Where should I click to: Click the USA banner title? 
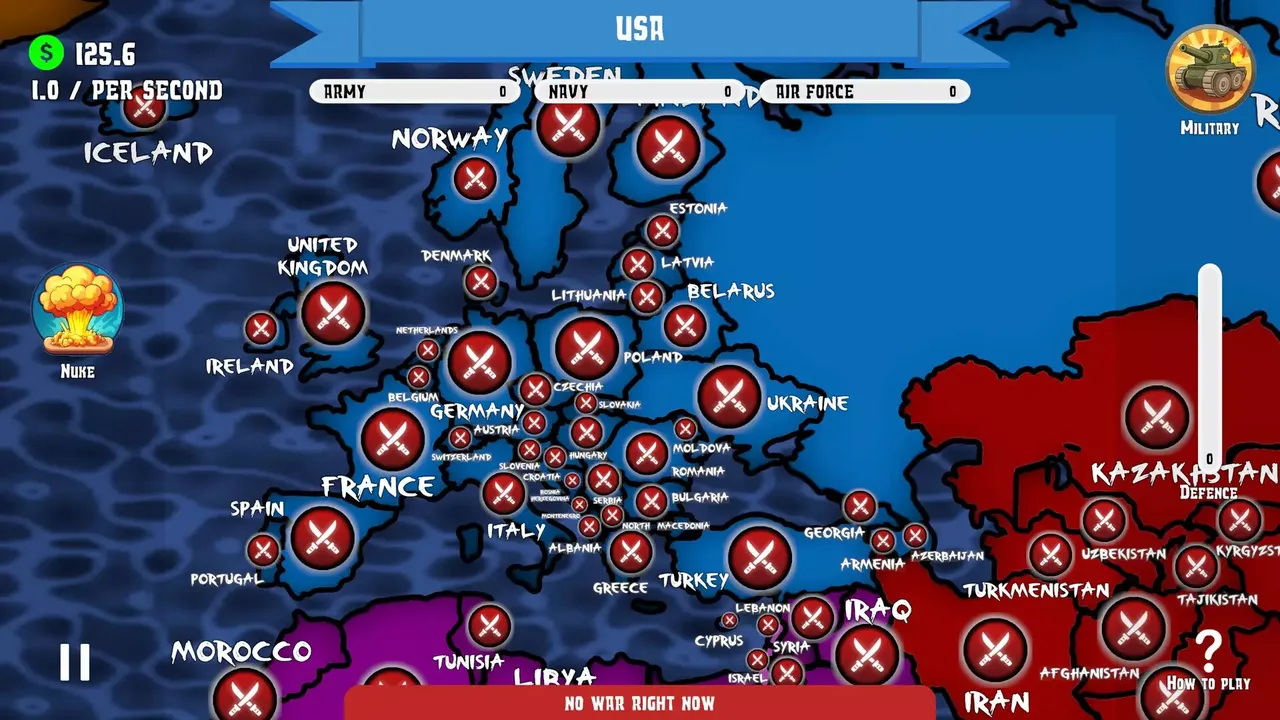640,30
